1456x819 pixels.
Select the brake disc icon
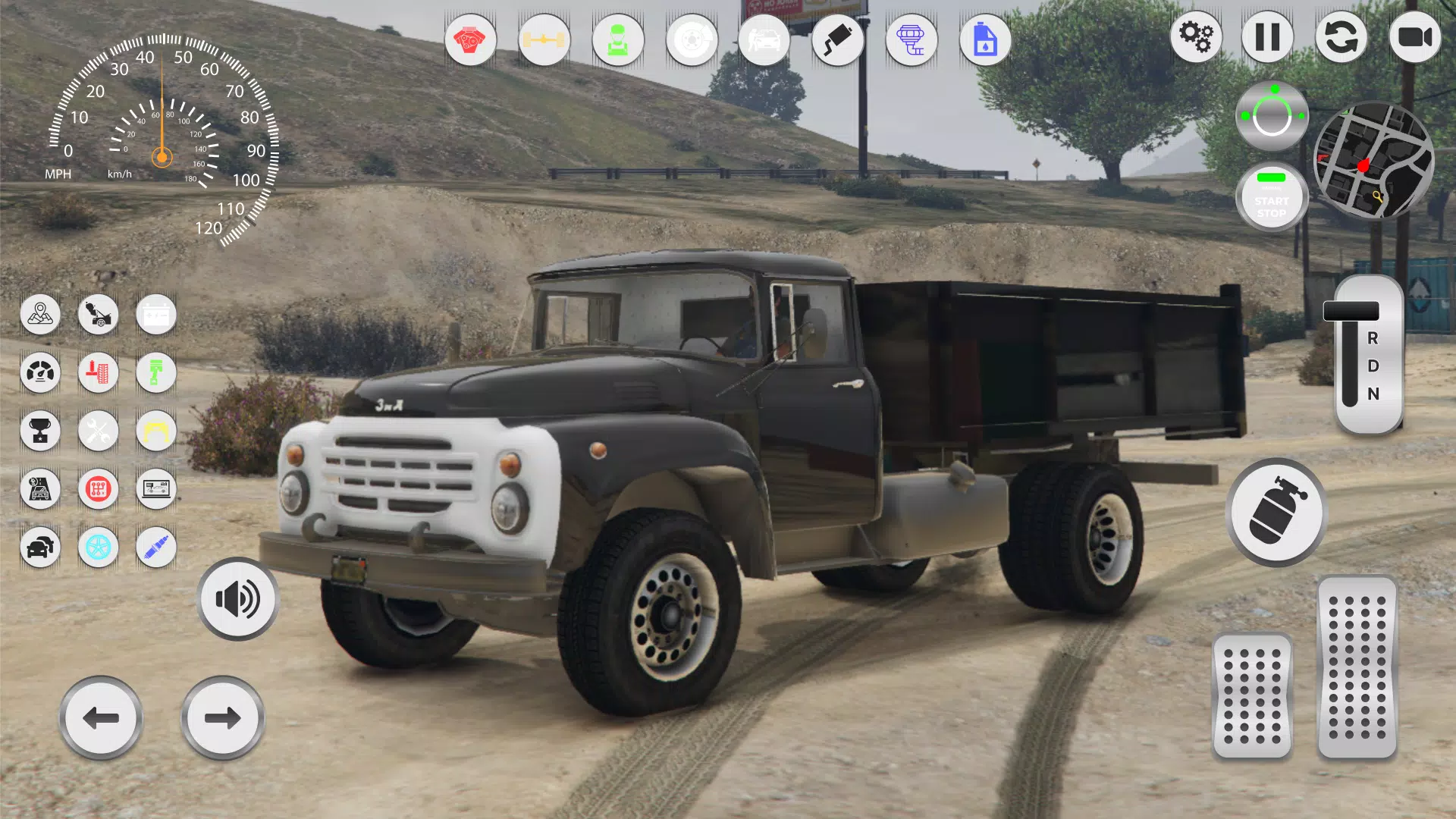(691, 42)
